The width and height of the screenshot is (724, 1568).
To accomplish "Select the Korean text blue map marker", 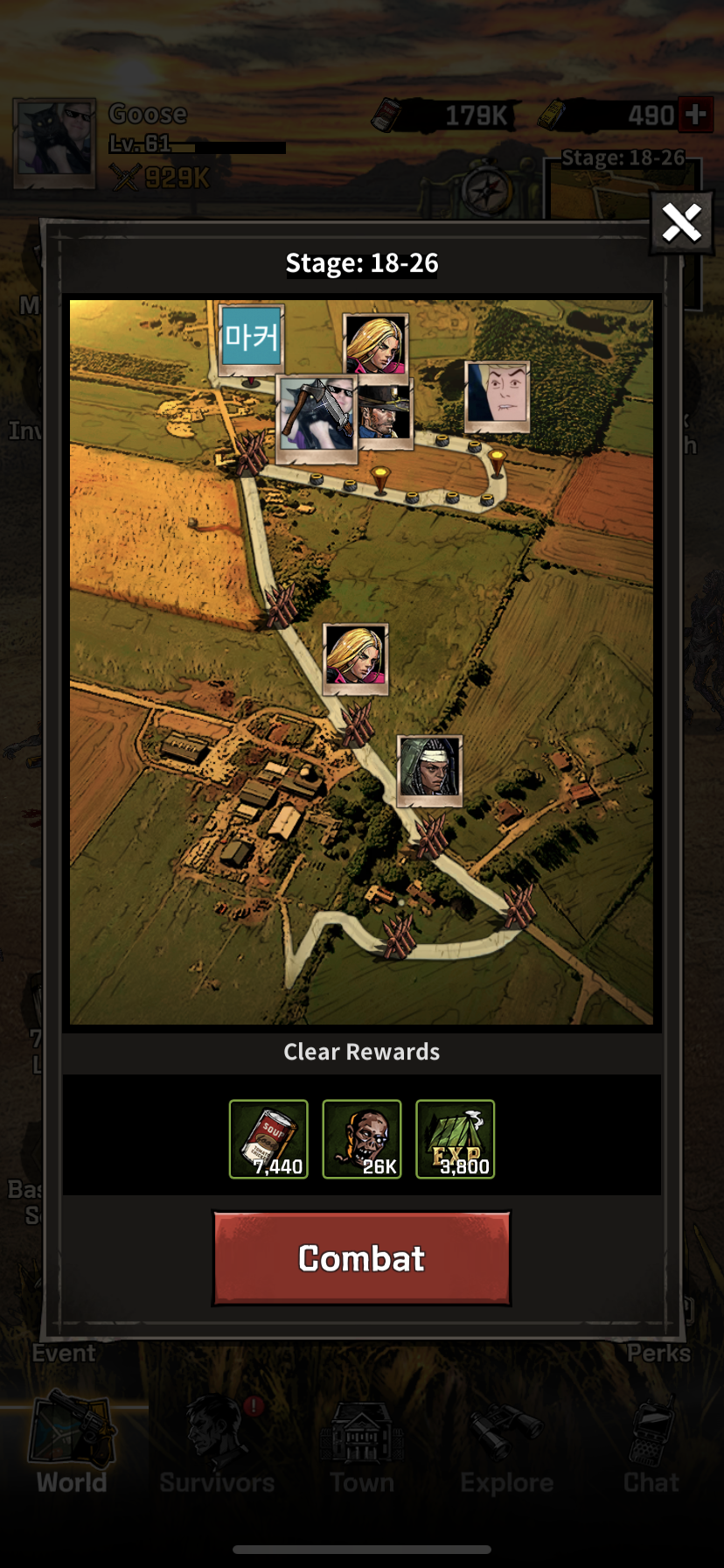I will (x=252, y=338).
